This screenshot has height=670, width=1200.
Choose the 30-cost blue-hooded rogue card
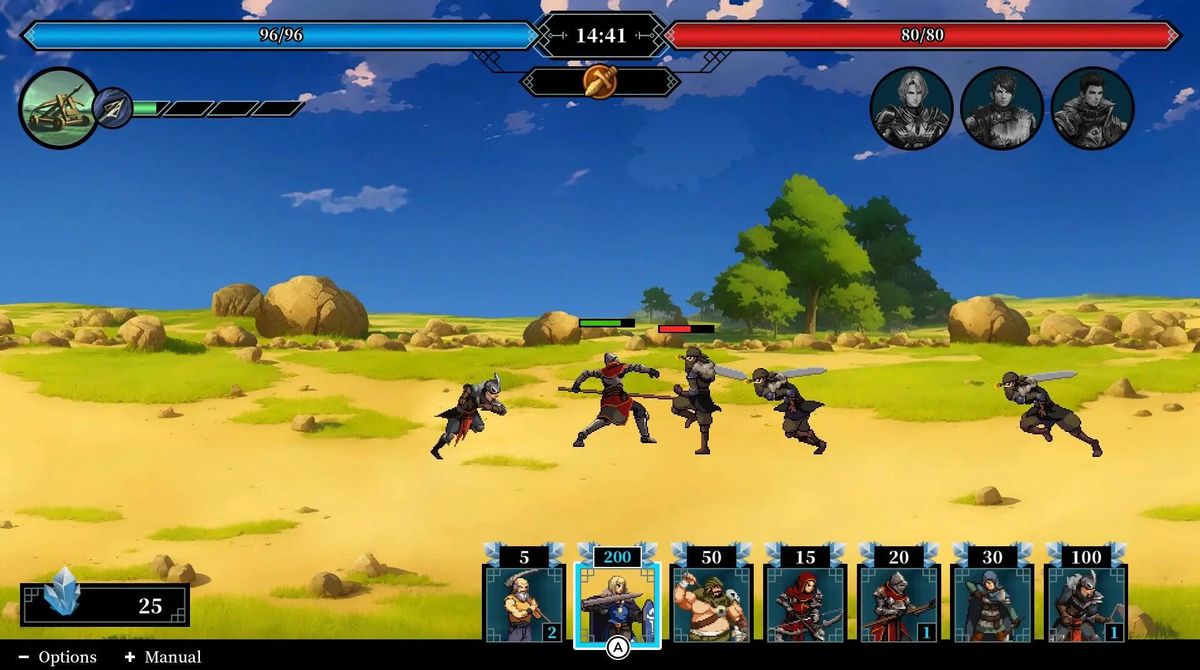click(992, 603)
